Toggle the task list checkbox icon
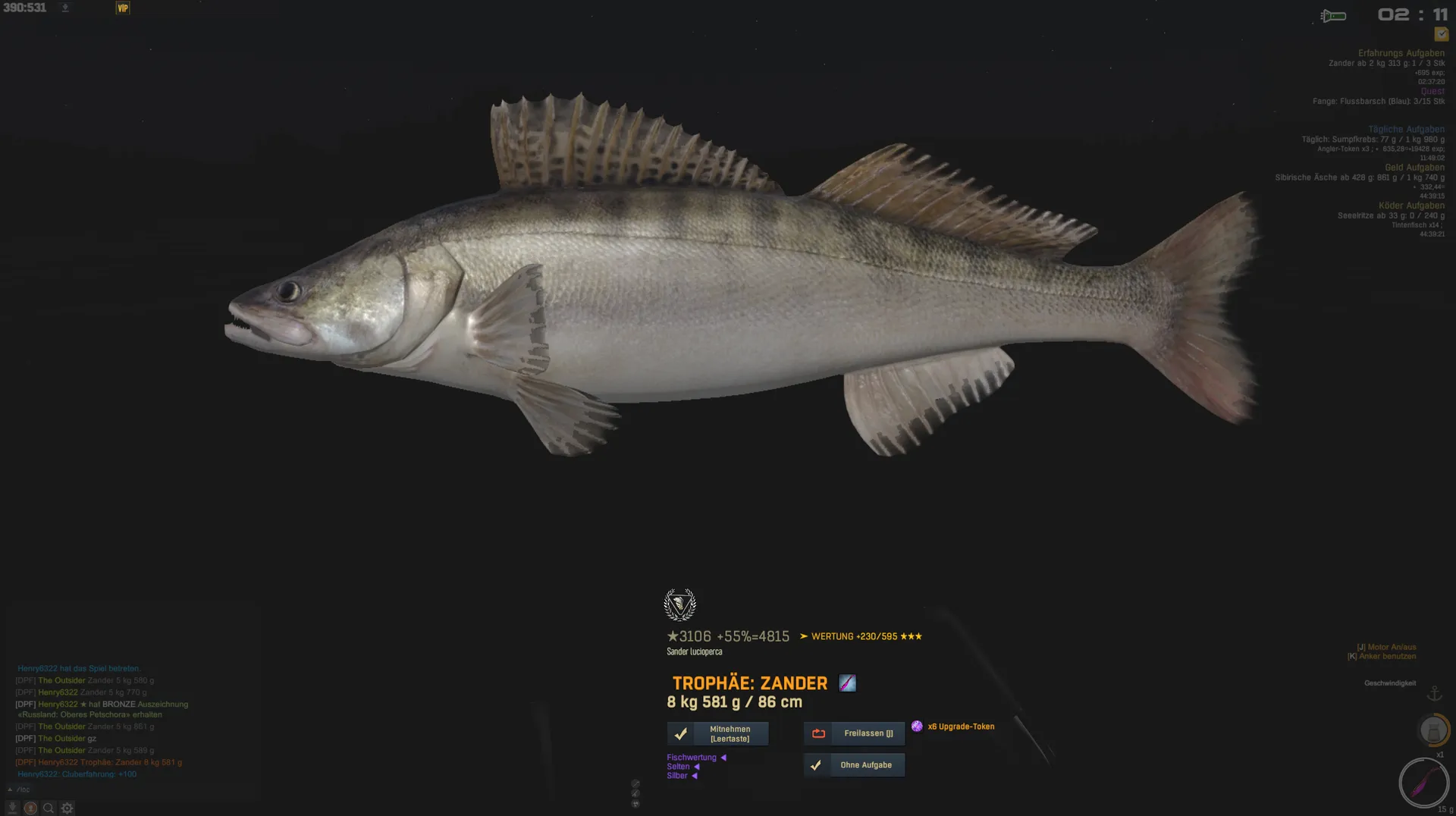Image resolution: width=1456 pixels, height=816 pixels. pyautogui.click(x=1441, y=34)
